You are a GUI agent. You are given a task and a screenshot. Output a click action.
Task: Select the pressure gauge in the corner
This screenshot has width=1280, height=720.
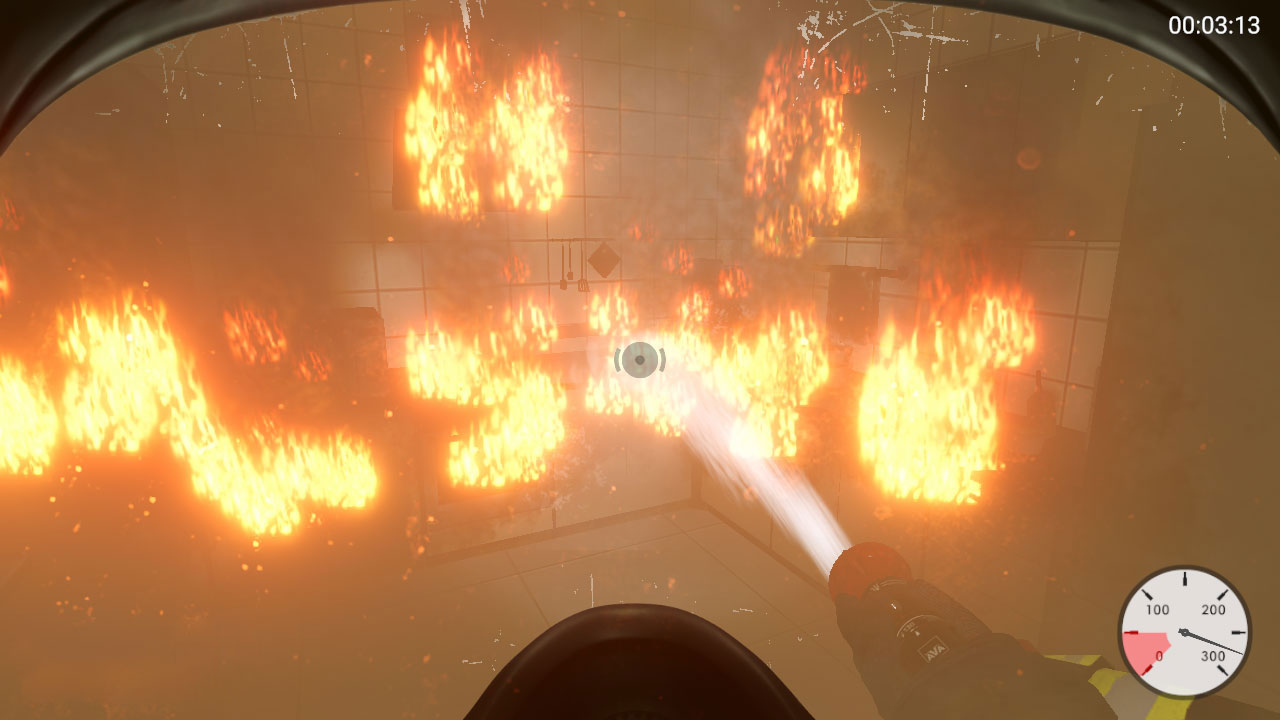(1183, 633)
